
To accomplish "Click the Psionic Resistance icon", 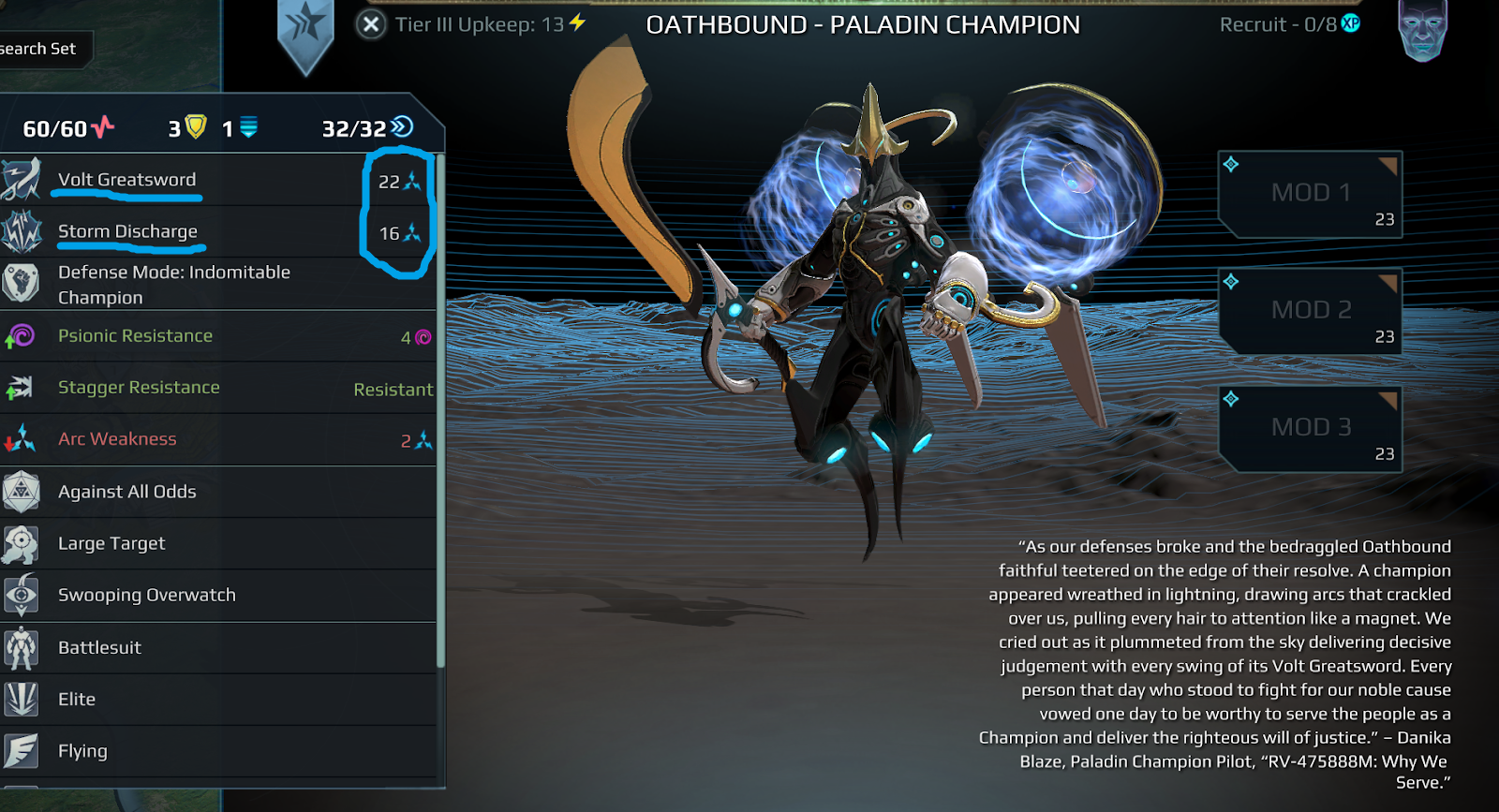I will 21,336.
